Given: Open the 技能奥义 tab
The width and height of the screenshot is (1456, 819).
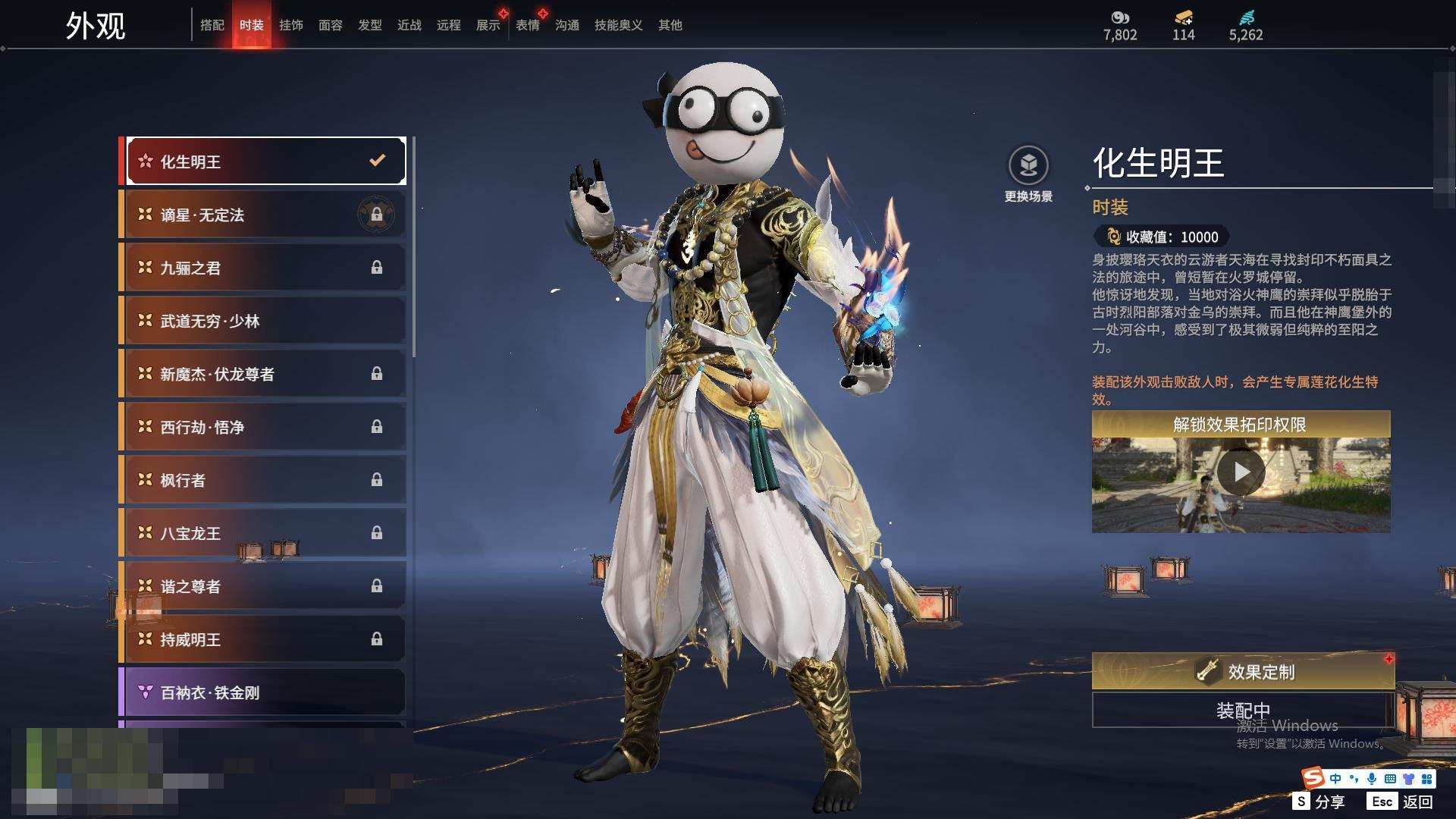Looking at the screenshot, I should (x=619, y=25).
